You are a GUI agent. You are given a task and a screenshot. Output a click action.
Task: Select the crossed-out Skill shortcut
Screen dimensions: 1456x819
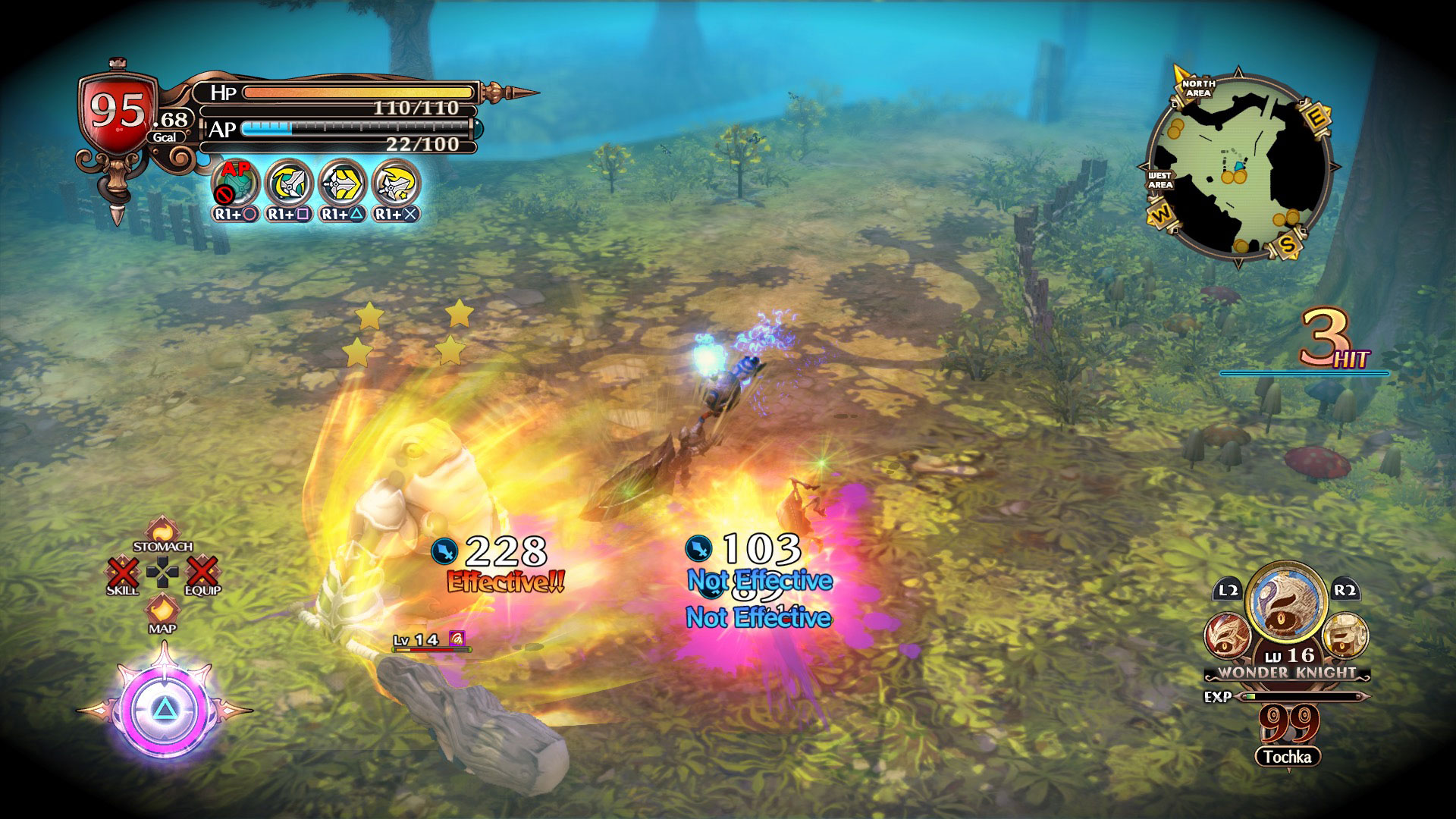(x=123, y=574)
